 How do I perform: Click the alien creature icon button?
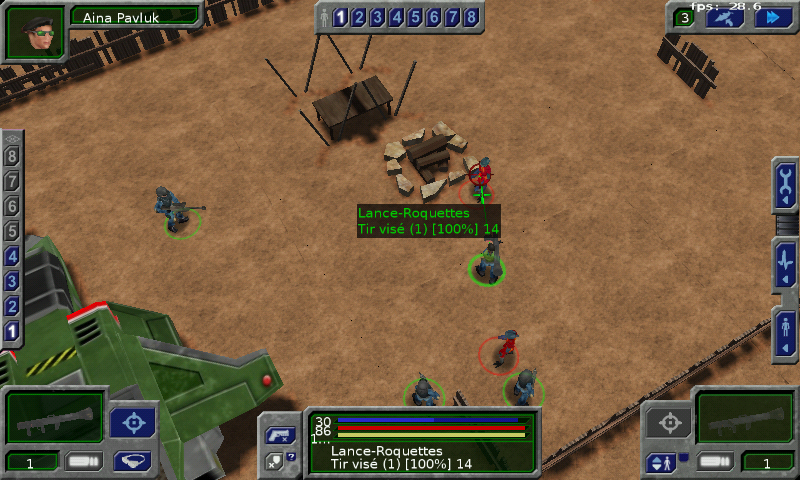727,17
